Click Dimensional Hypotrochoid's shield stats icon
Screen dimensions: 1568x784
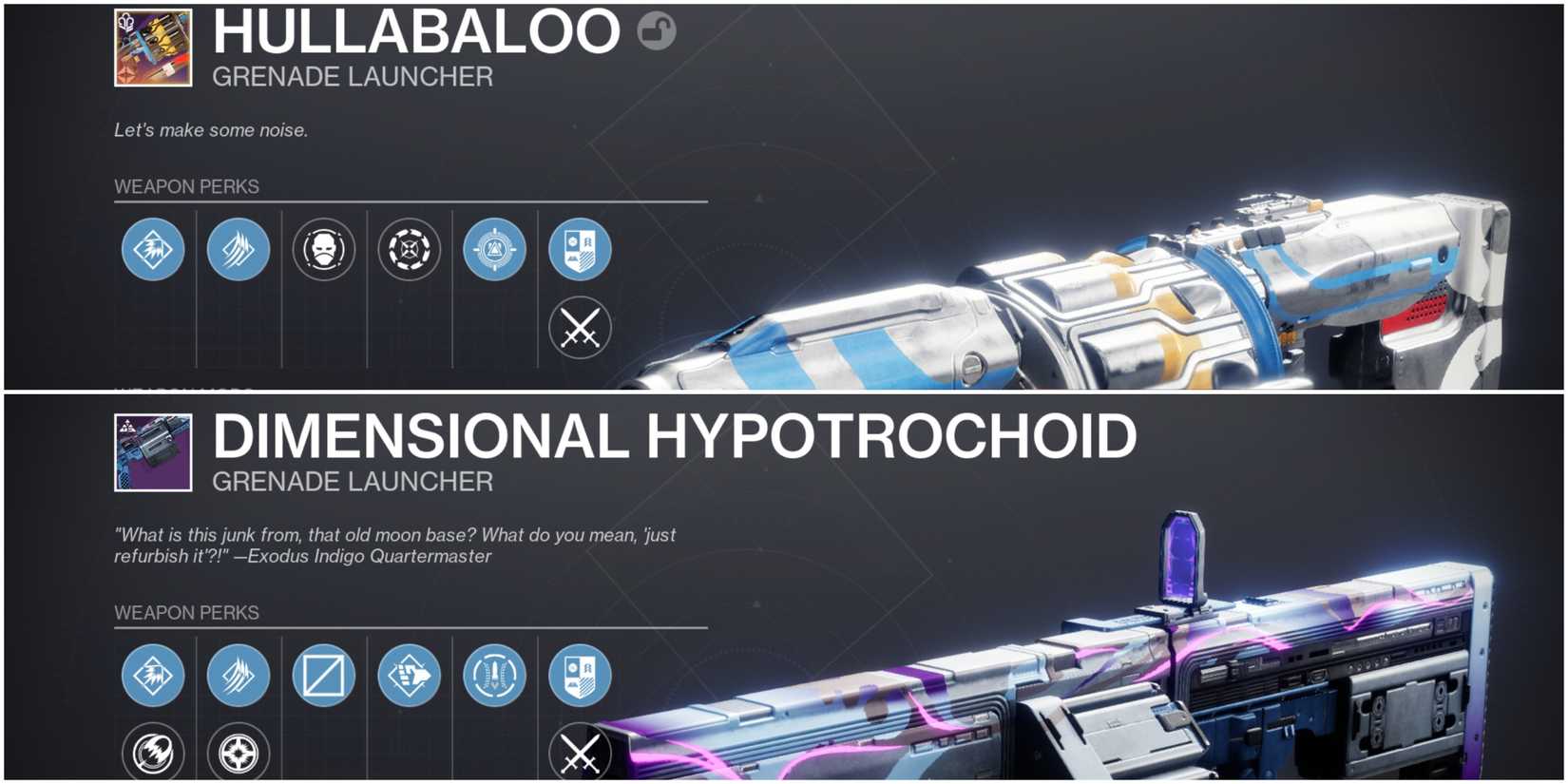[x=581, y=675]
